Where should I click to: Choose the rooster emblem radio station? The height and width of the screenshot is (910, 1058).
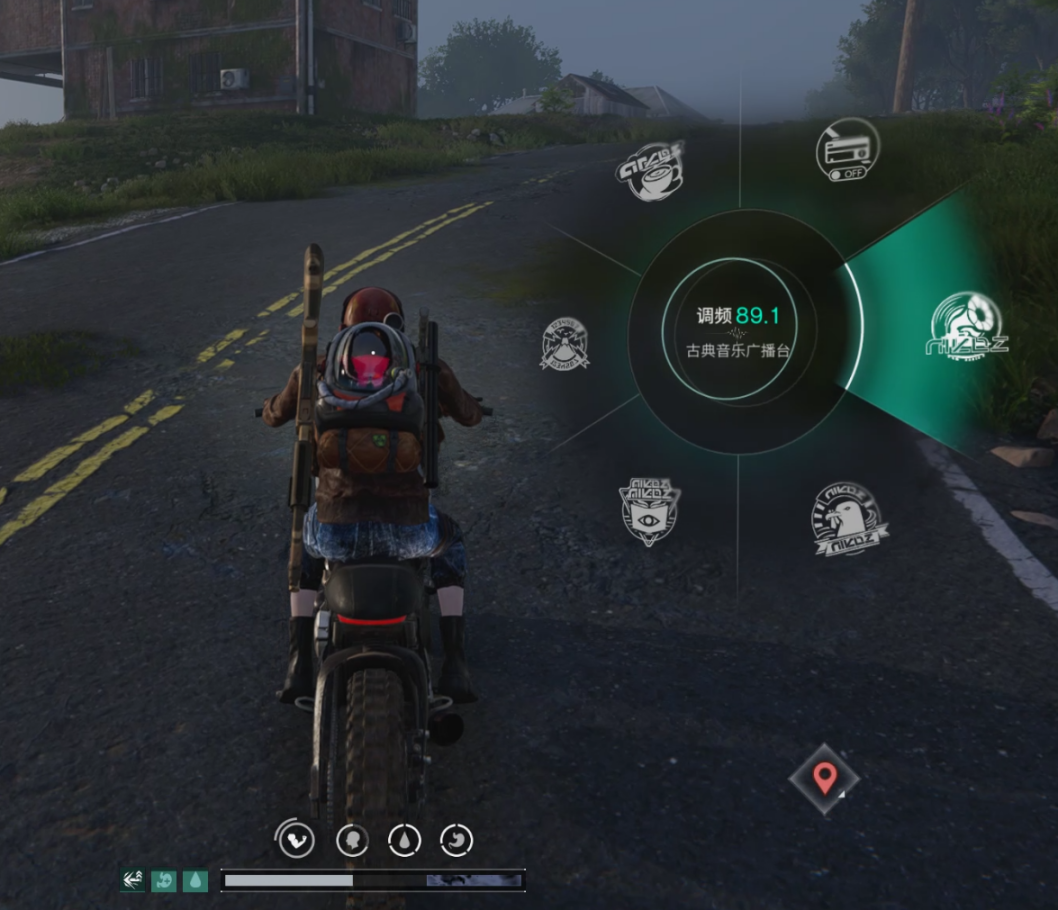[848, 518]
